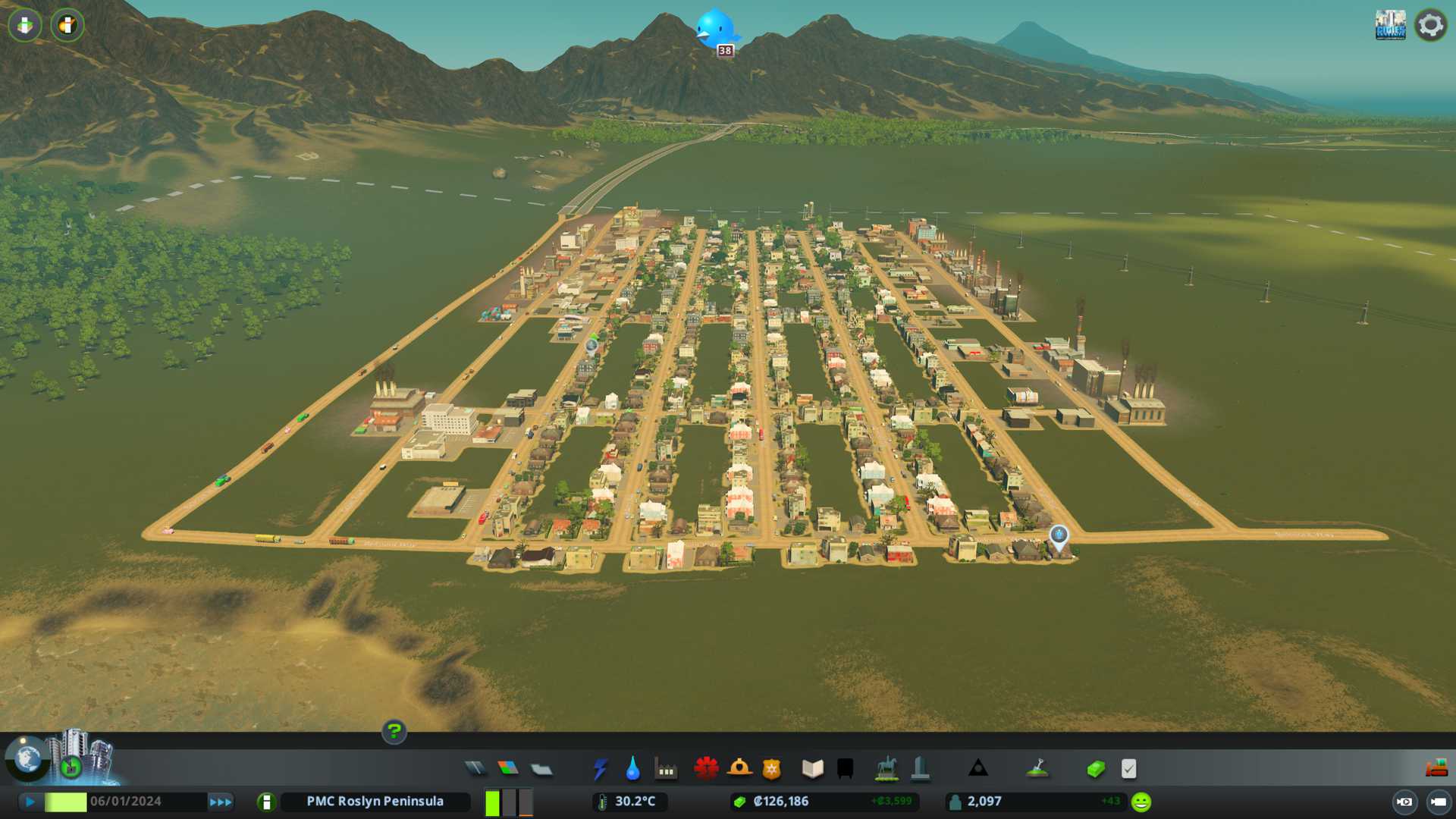Screen dimensions: 1456x819
Task: Open the Districts tool
Action: pyautogui.click(x=541, y=769)
